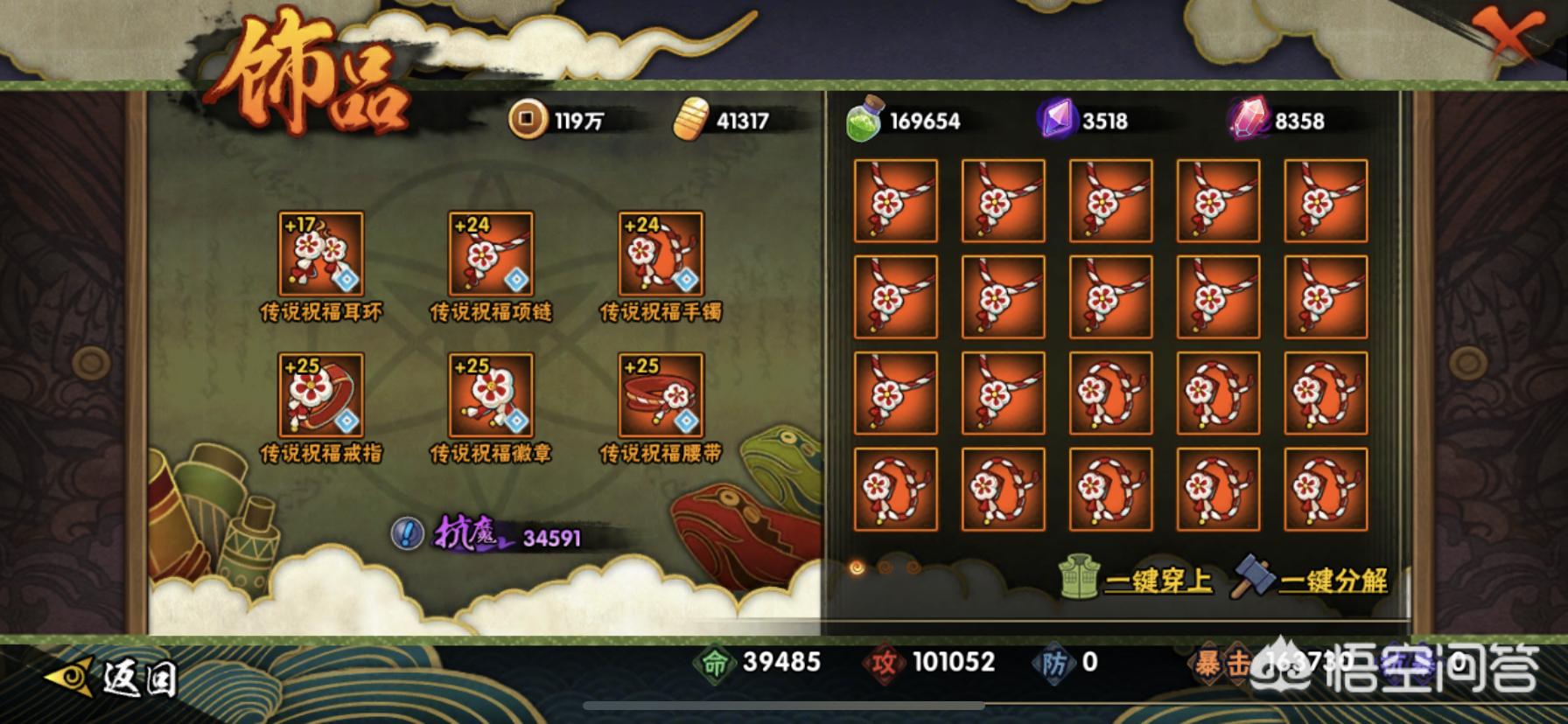Image resolution: width=1568 pixels, height=724 pixels.
Task: Select the equipped 传说祝福项链 necklace slot
Action: click(x=490, y=254)
